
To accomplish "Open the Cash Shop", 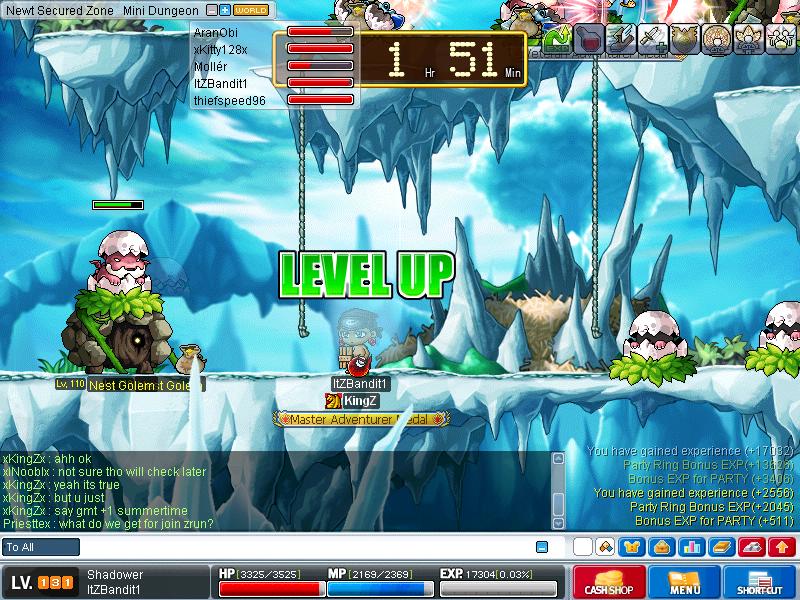I will click(x=606, y=582).
